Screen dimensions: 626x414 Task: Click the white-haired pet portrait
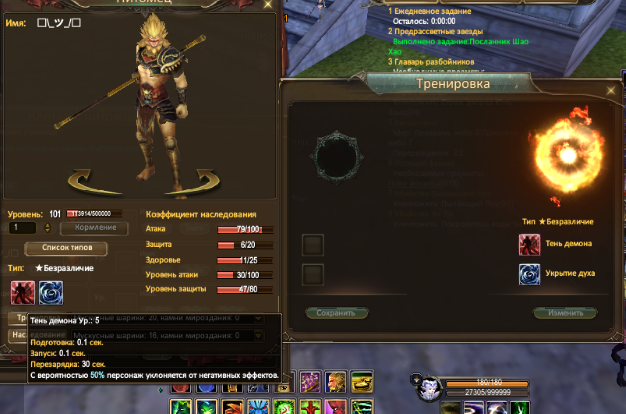click(x=426, y=385)
